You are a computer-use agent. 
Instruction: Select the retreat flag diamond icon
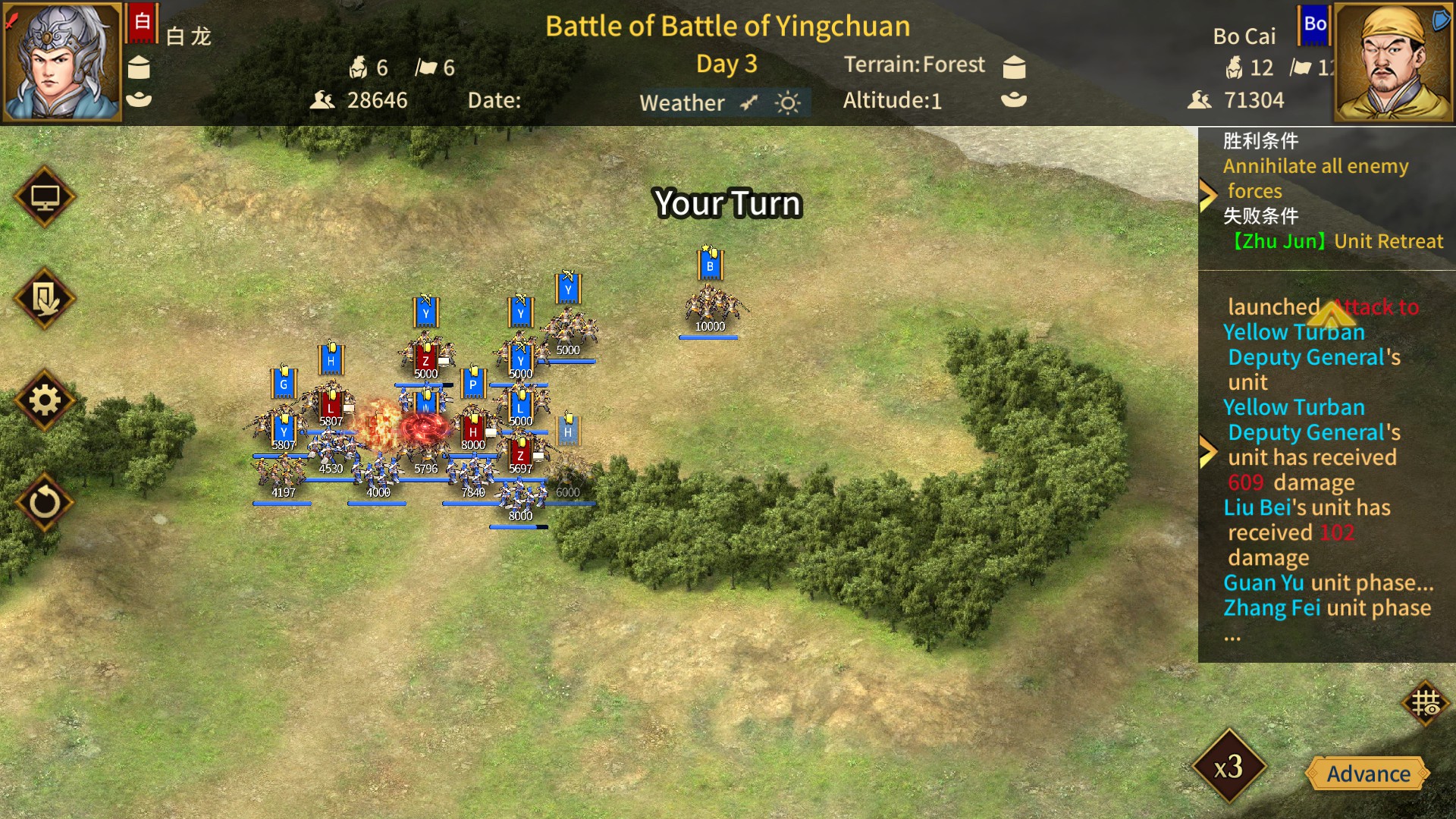(45, 299)
